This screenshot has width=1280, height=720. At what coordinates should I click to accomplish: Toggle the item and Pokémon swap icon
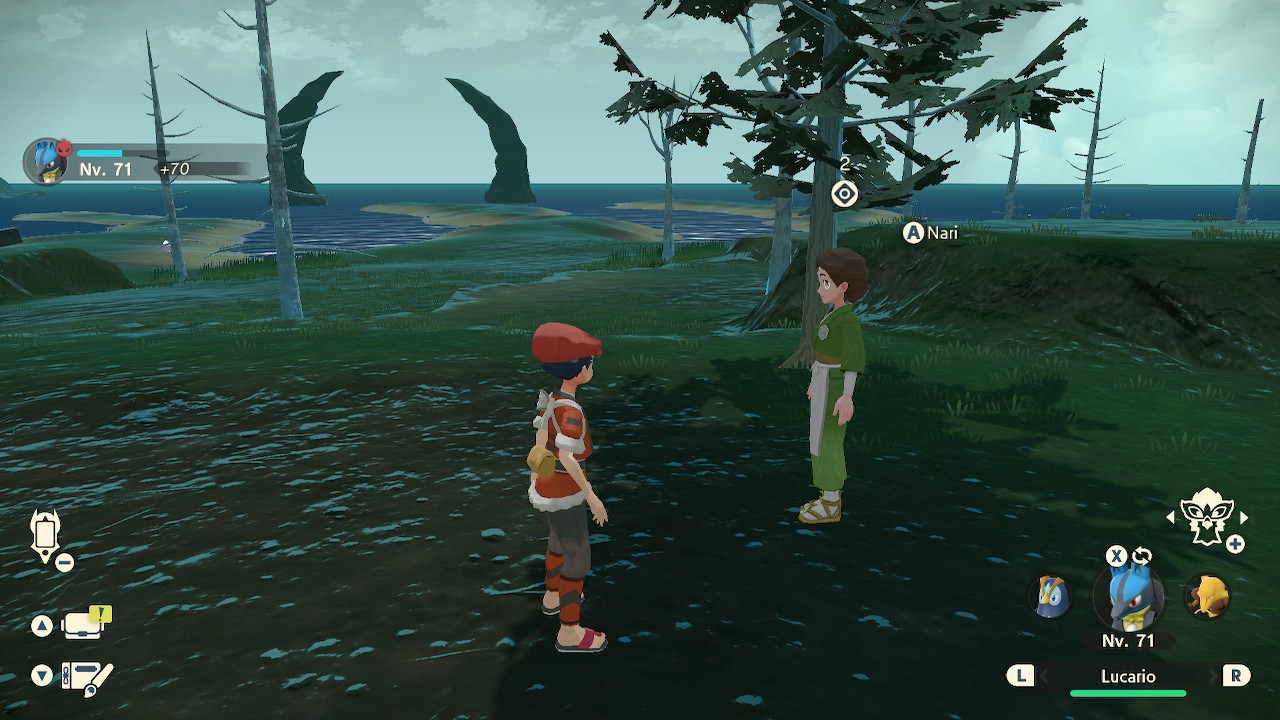click(1142, 556)
